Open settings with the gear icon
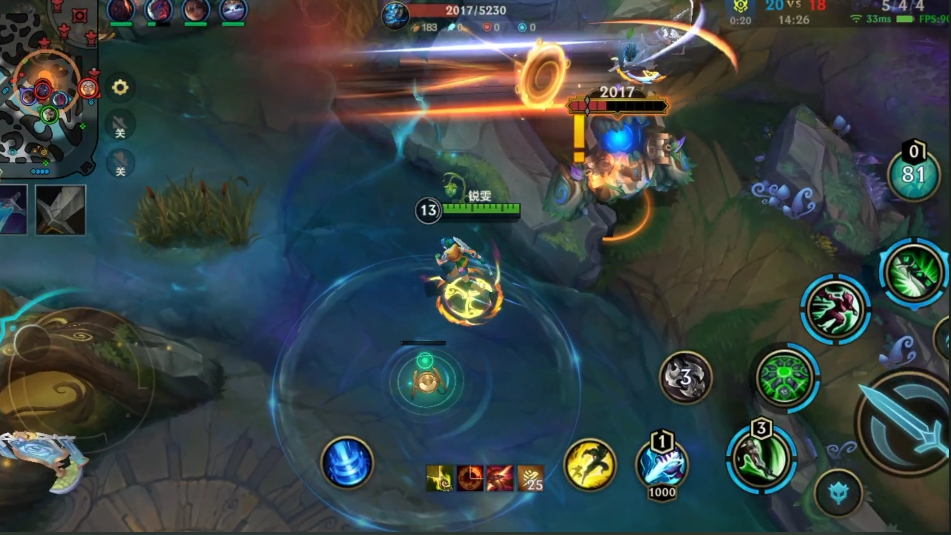951x535 pixels. click(x=120, y=88)
